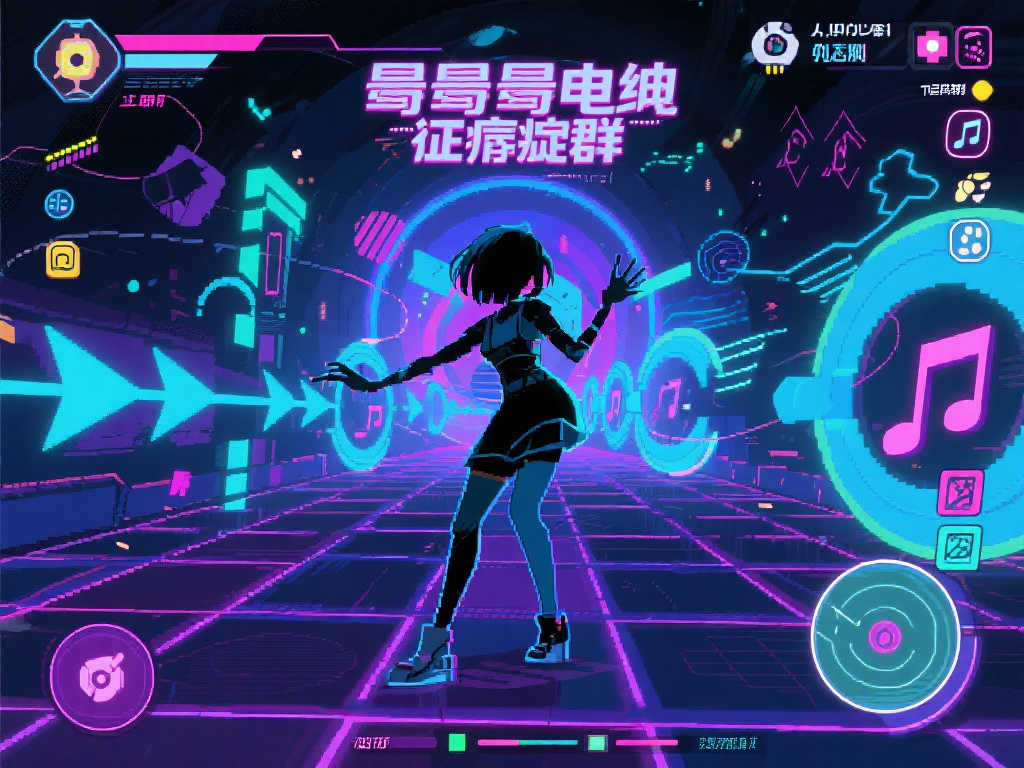1024x768 pixels.
Task: Activate the teal square skill icon
Action: pos(958,548)
